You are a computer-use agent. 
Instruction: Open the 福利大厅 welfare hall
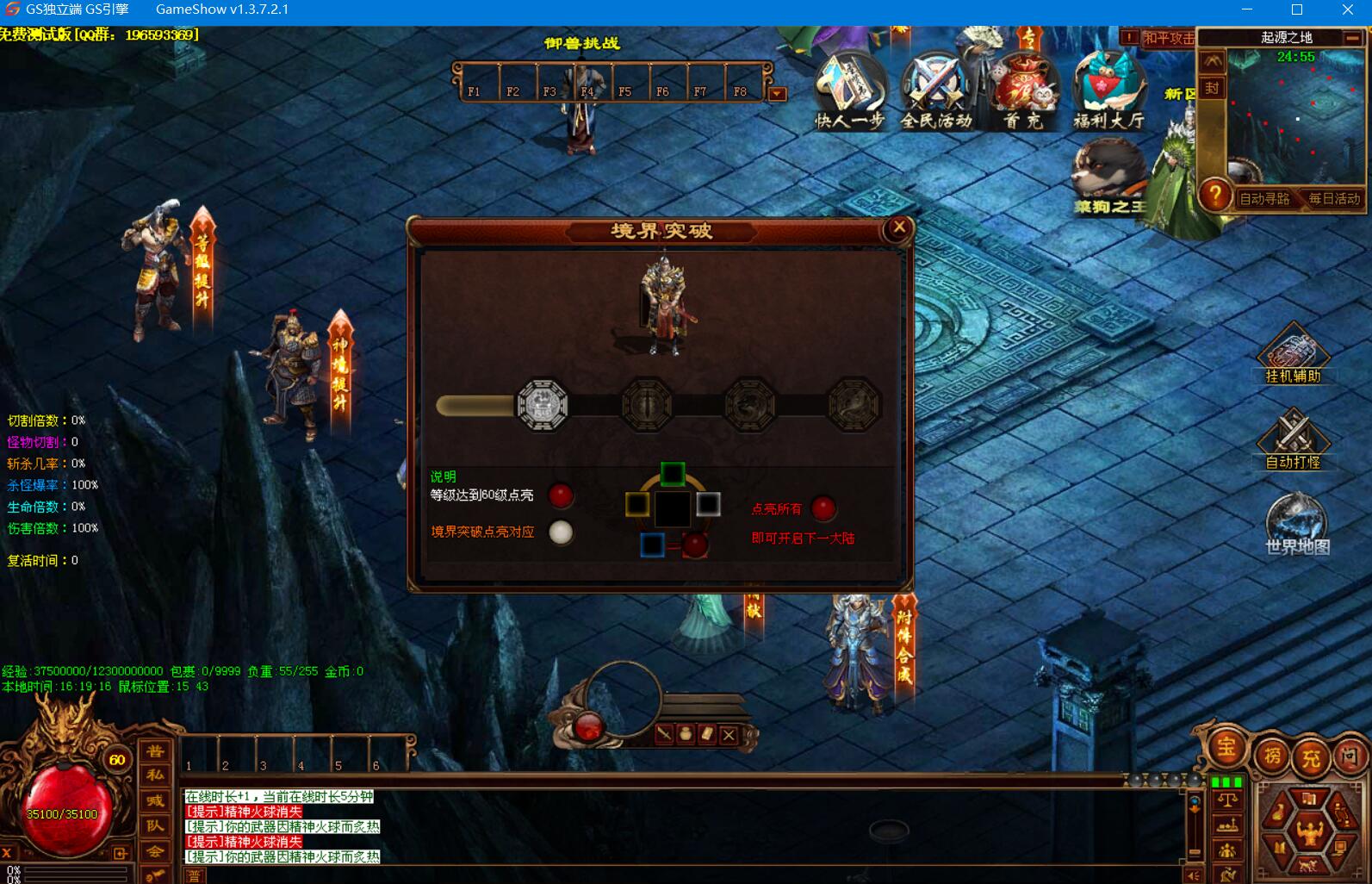(x=1108, y=90)
